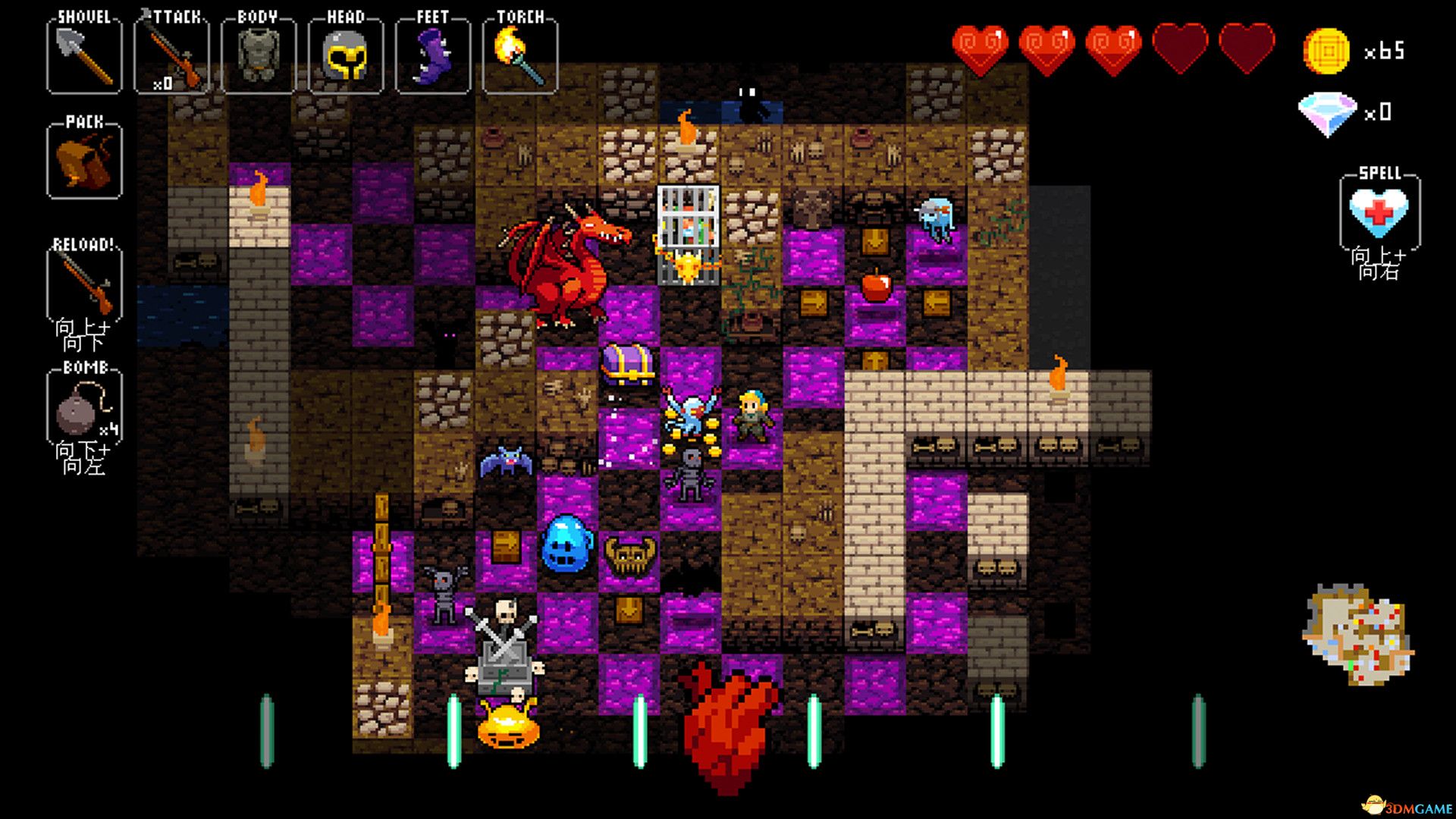The image size is (1456, 819).
Task: Click the first full red heart
Action: pos(982,47)
